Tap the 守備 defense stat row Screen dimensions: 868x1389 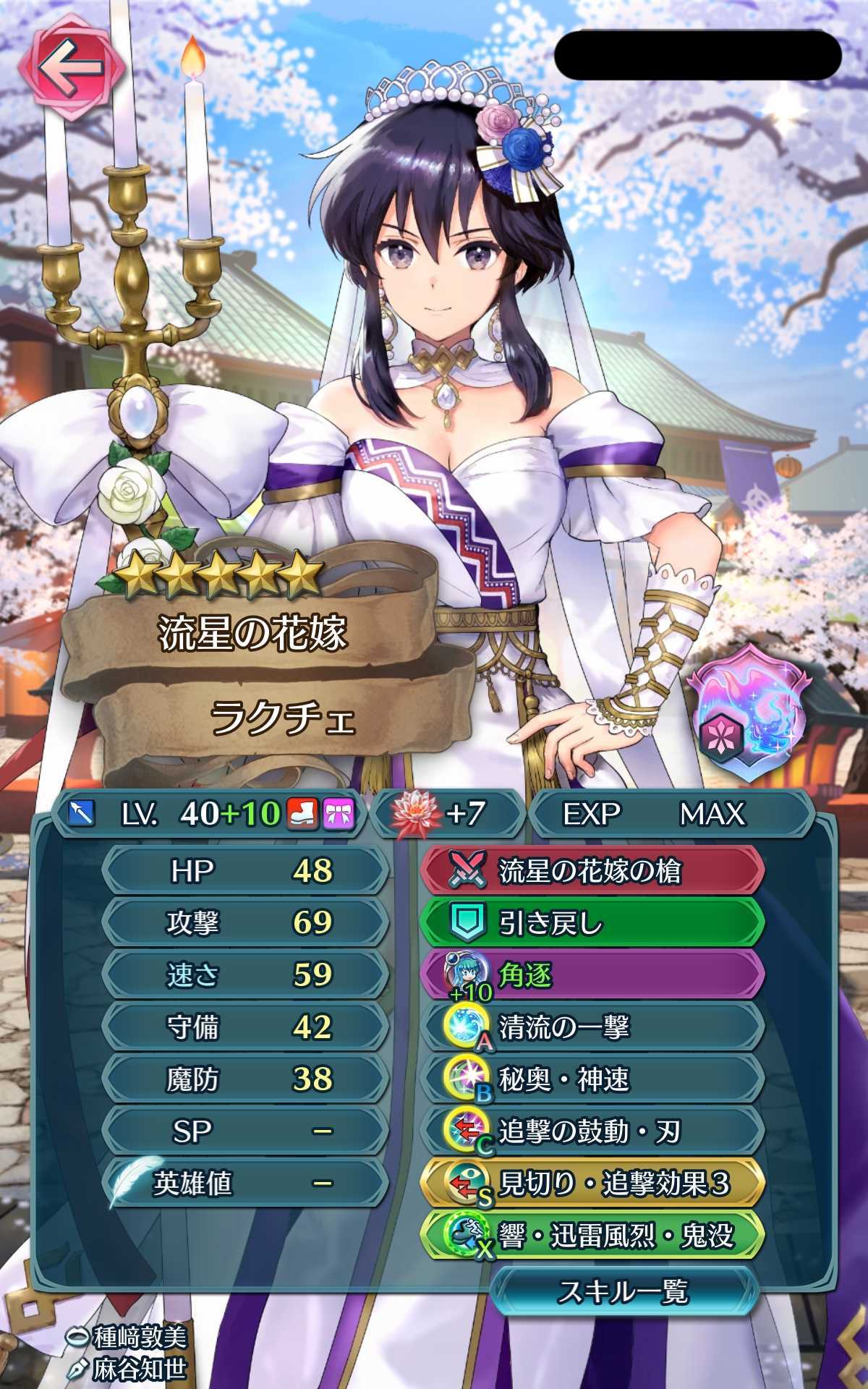(x=244, y=1027)
